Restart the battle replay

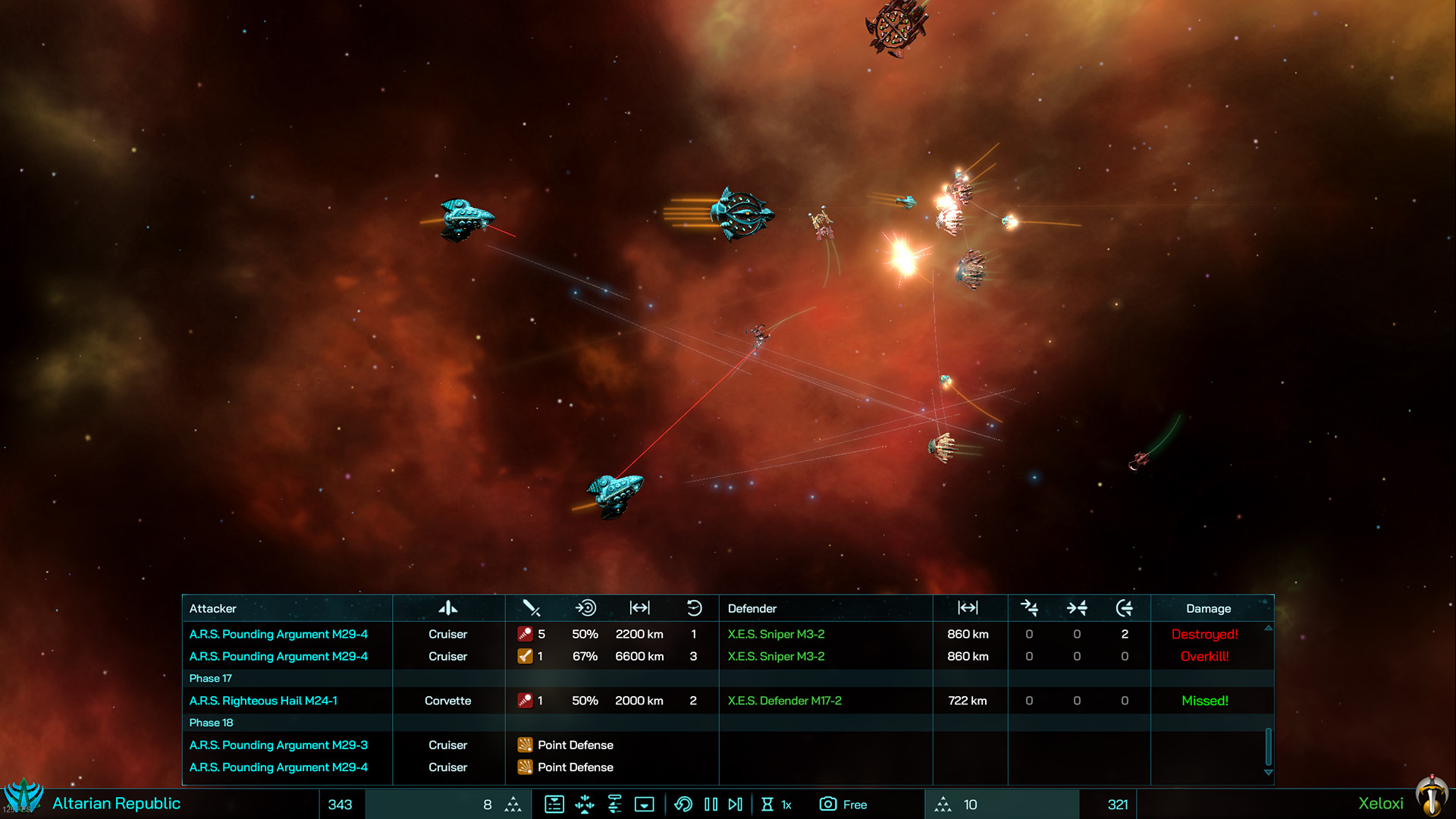click(x=683, y=805)
